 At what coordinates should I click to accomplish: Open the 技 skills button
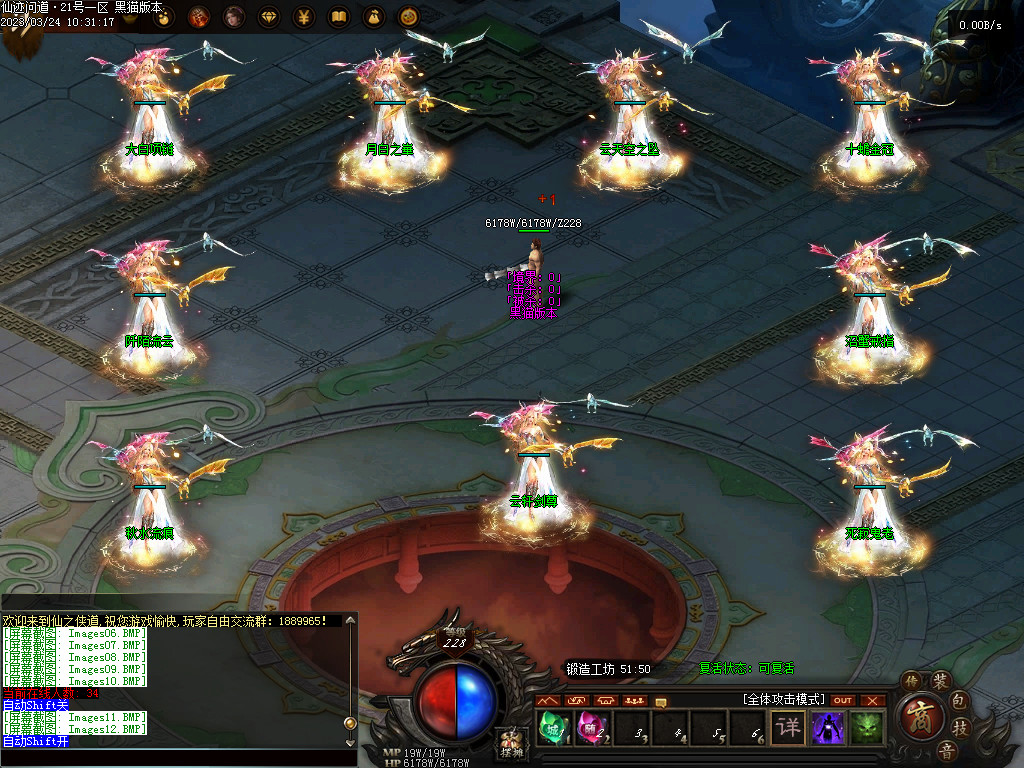pyautogui.click(x=959, y=727)
